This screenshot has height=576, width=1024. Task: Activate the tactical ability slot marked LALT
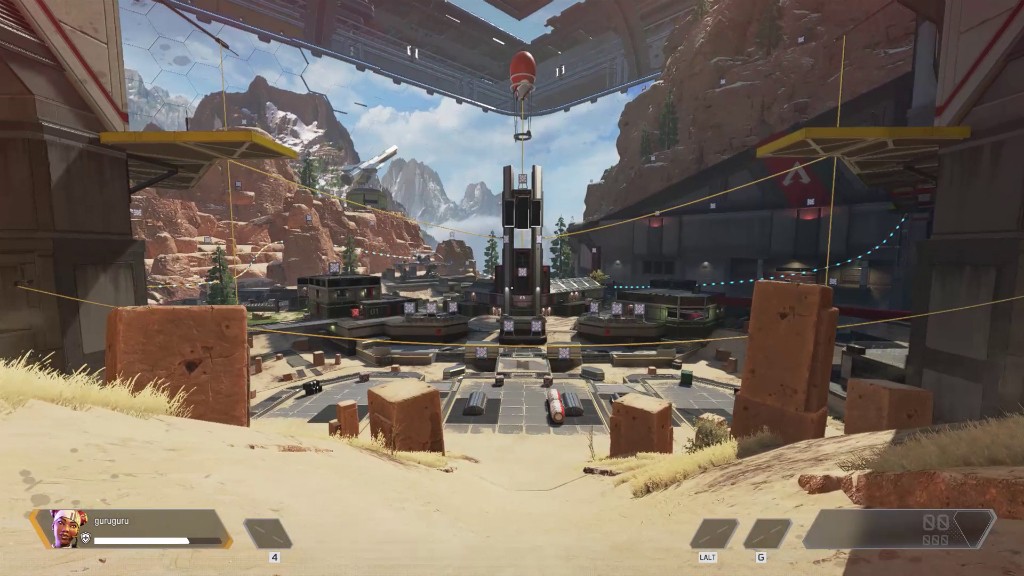coord(713,533)
